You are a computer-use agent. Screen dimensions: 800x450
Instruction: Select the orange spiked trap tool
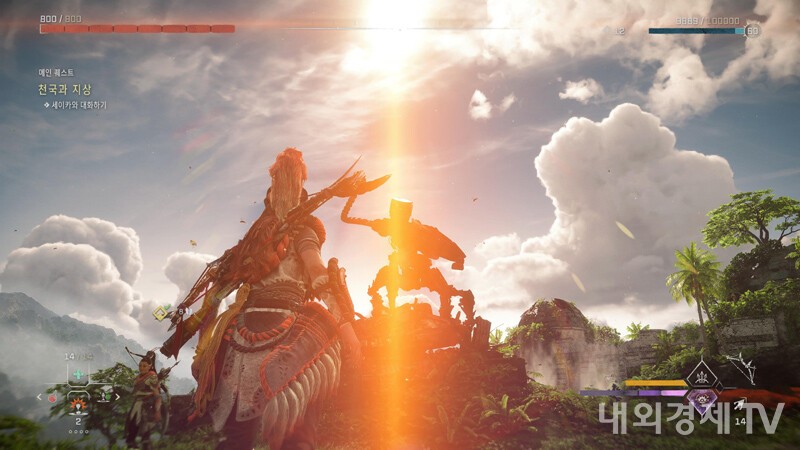coord(78,405)
